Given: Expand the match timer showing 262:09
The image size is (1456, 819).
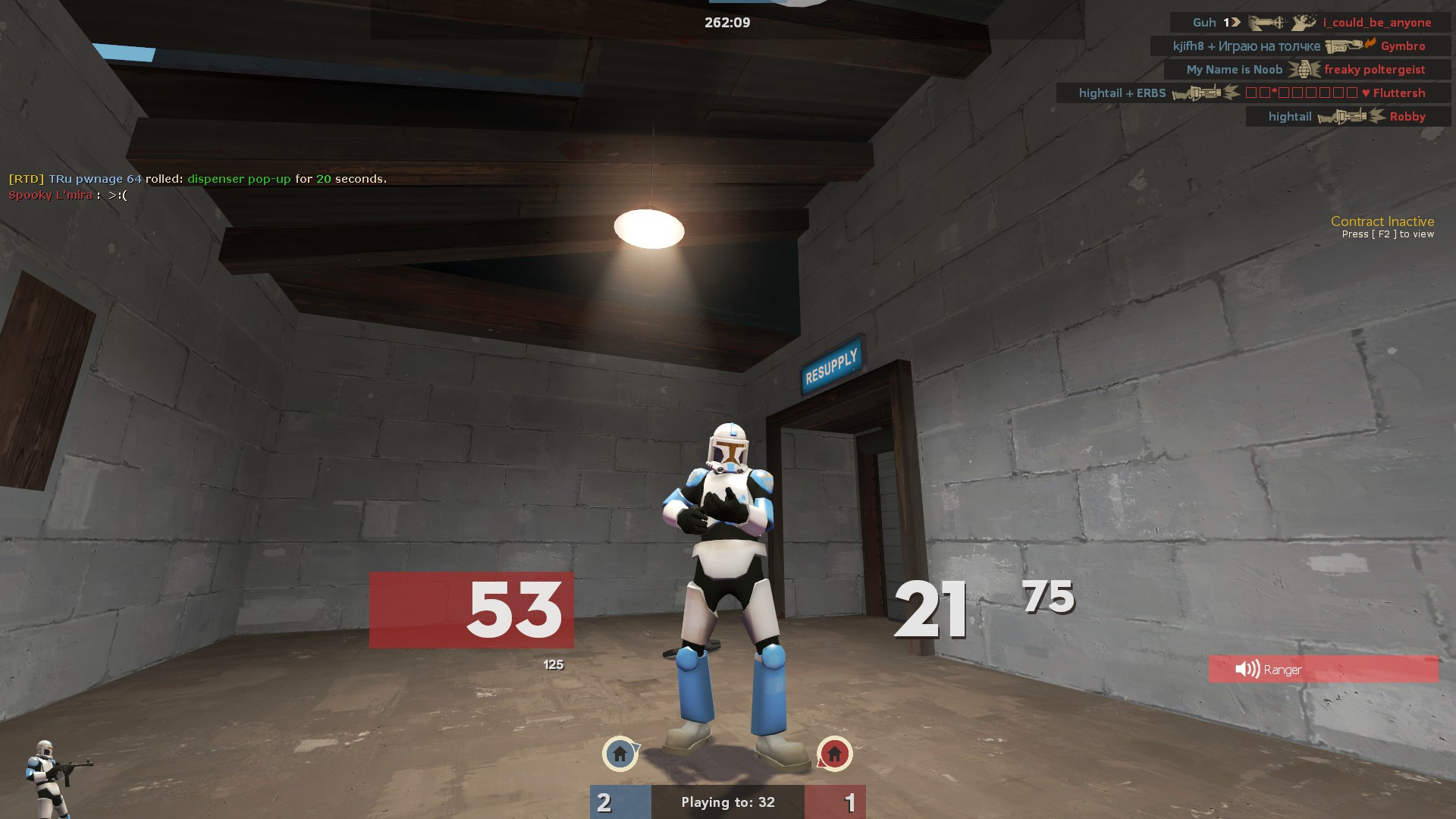Looking at the screenshot, I should coord(726,22).
